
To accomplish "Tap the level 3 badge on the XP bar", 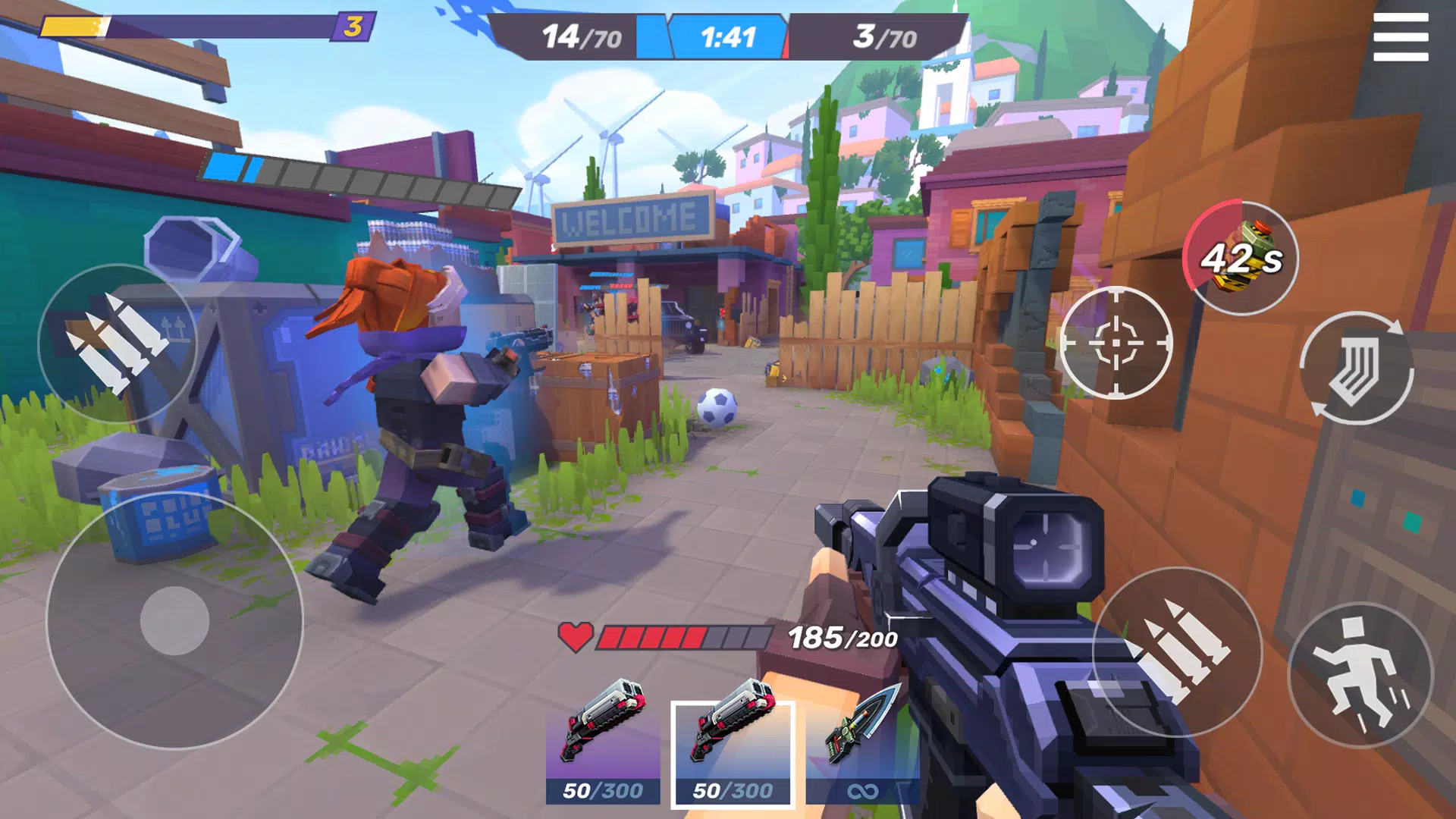I will tap(351, 25).
